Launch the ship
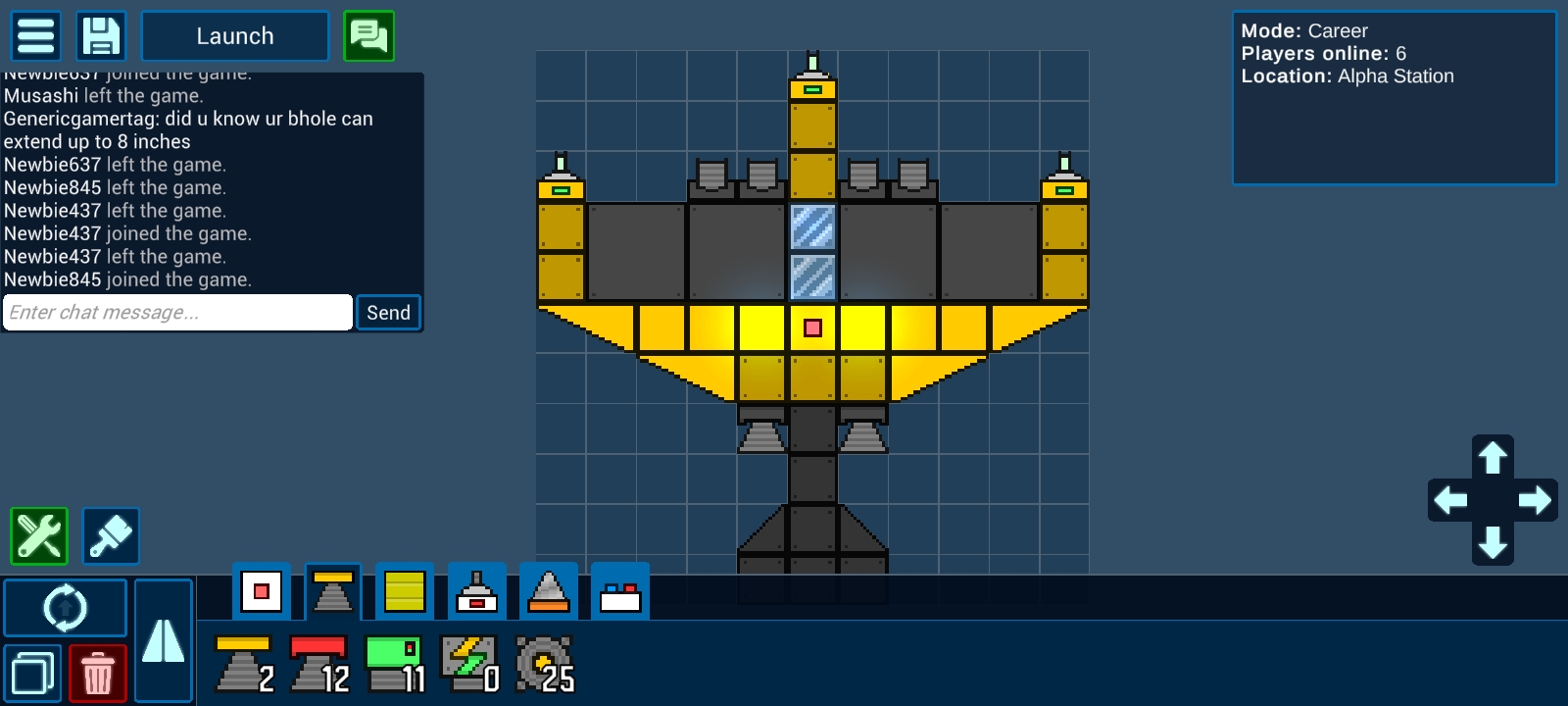The height and width of the screenshot is (706, 1568). 235,36
